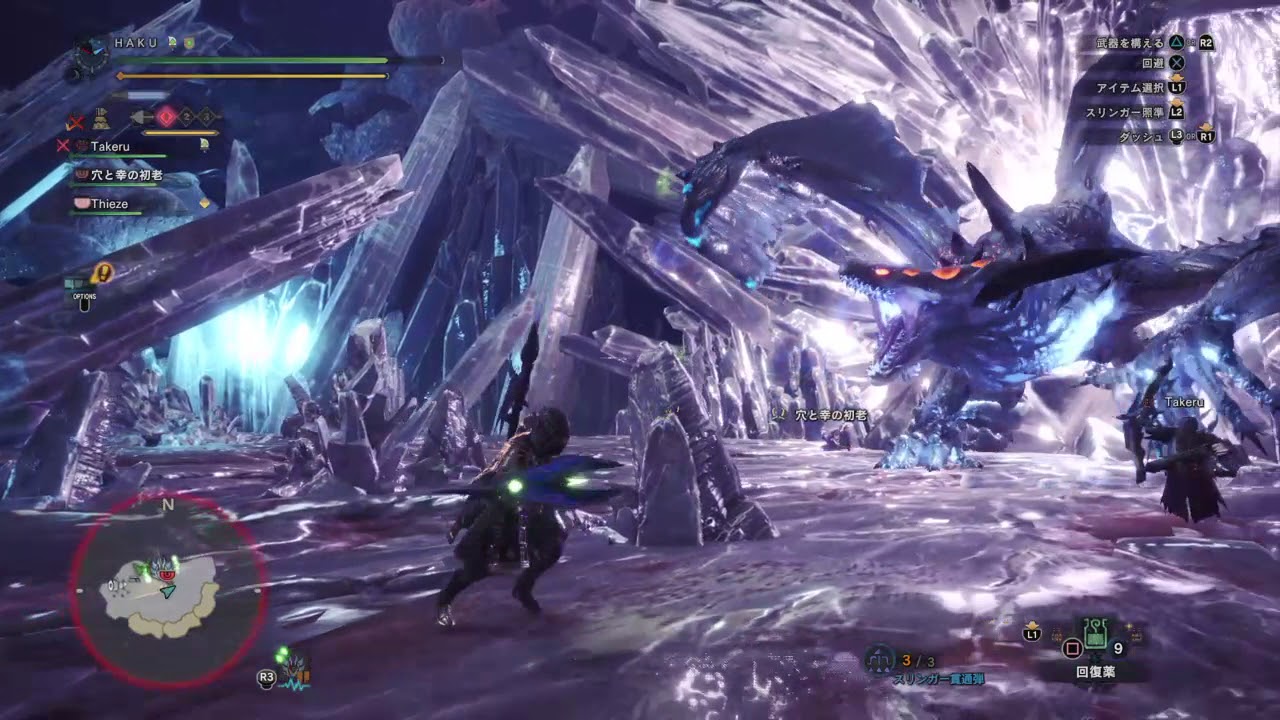Screen dimensions: 1280x720
Task: Click the slinger ammo icon
Action: 881,660
